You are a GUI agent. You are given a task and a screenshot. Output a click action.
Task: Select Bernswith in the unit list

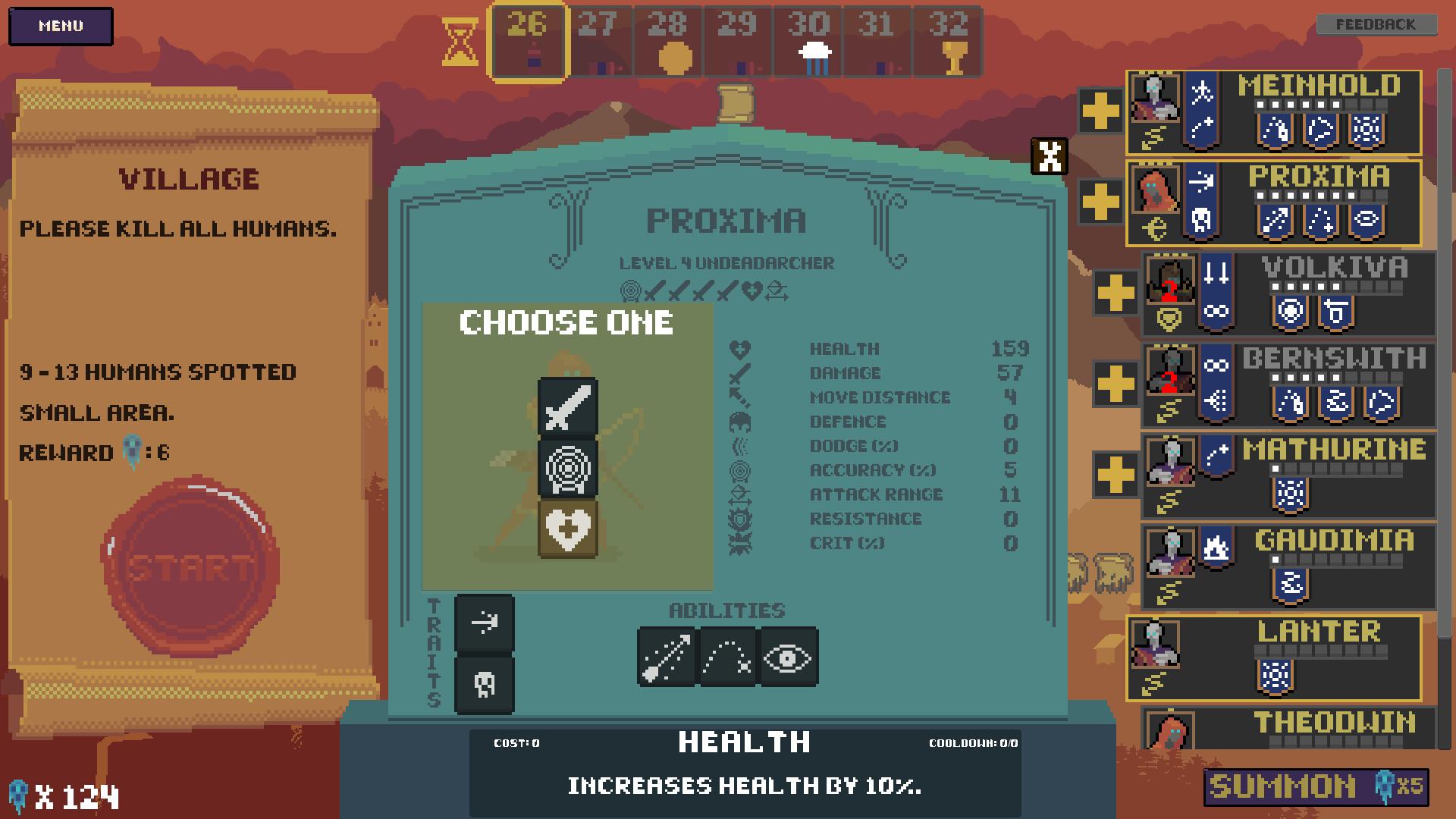(x=1333, y=359)
